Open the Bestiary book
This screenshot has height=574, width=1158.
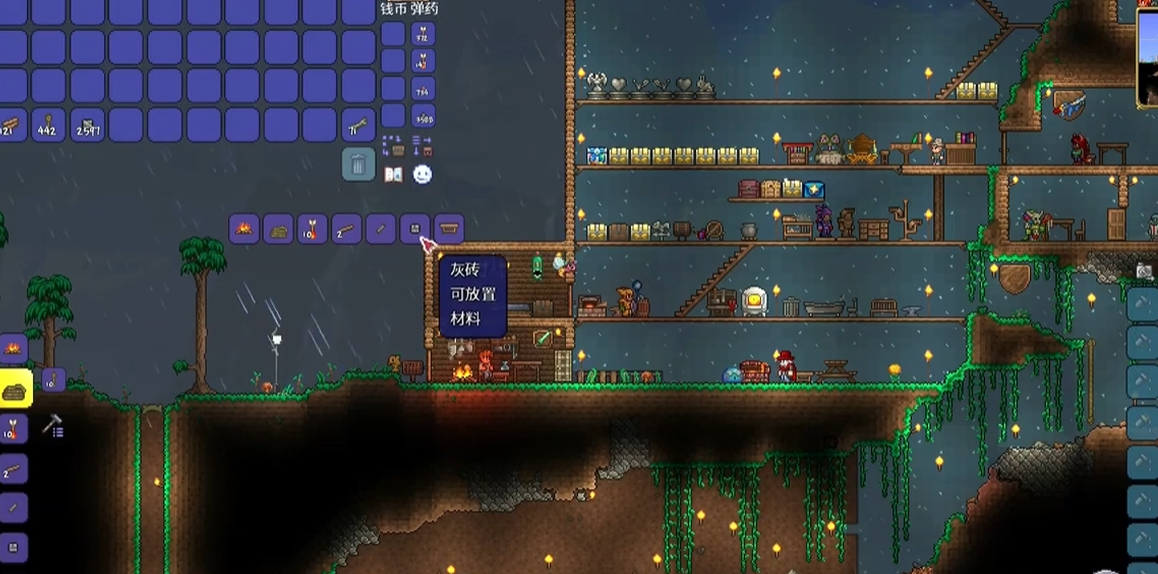click(x=393, y=174)
